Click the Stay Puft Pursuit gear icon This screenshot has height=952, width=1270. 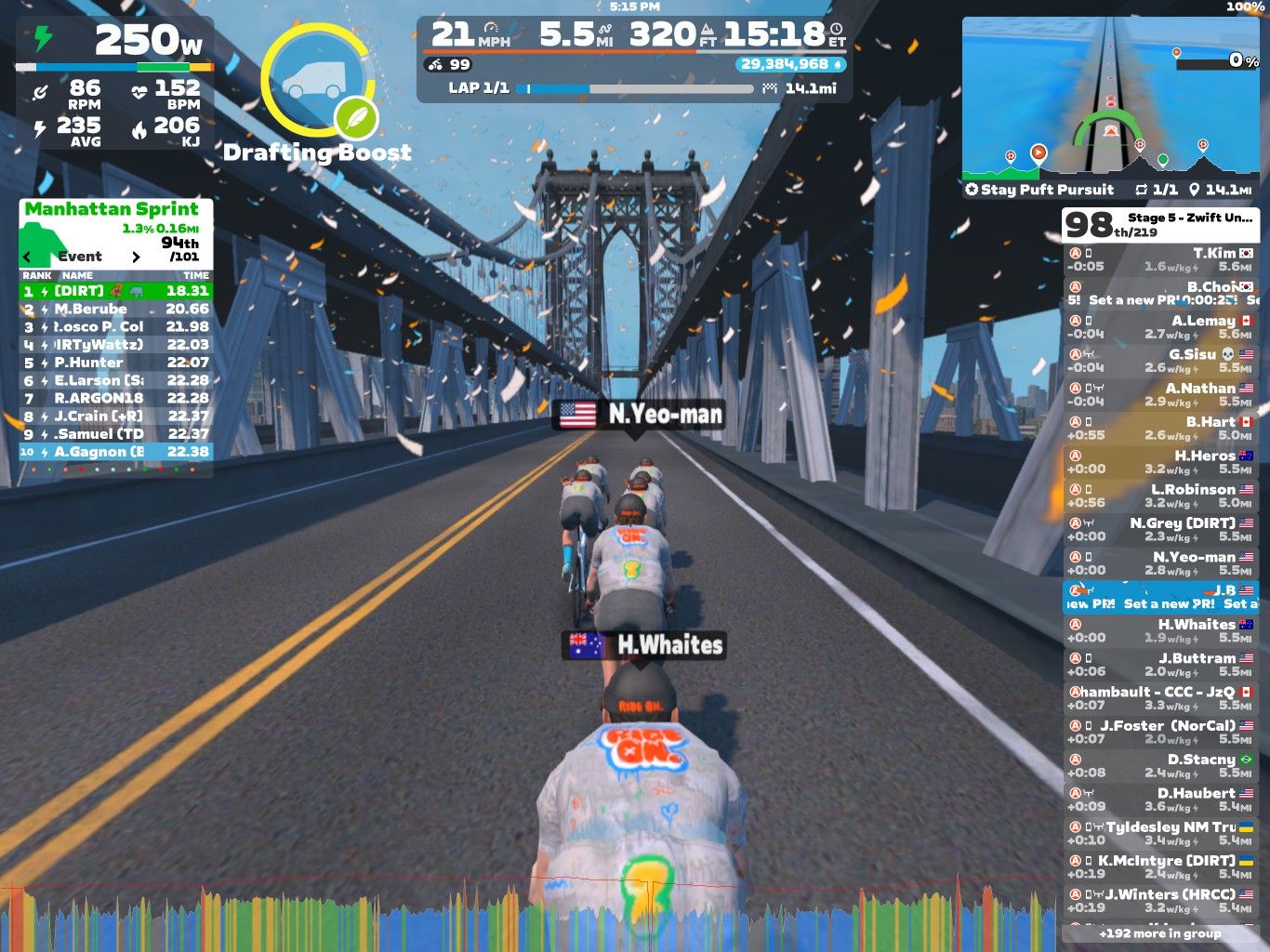coord(970,191)
